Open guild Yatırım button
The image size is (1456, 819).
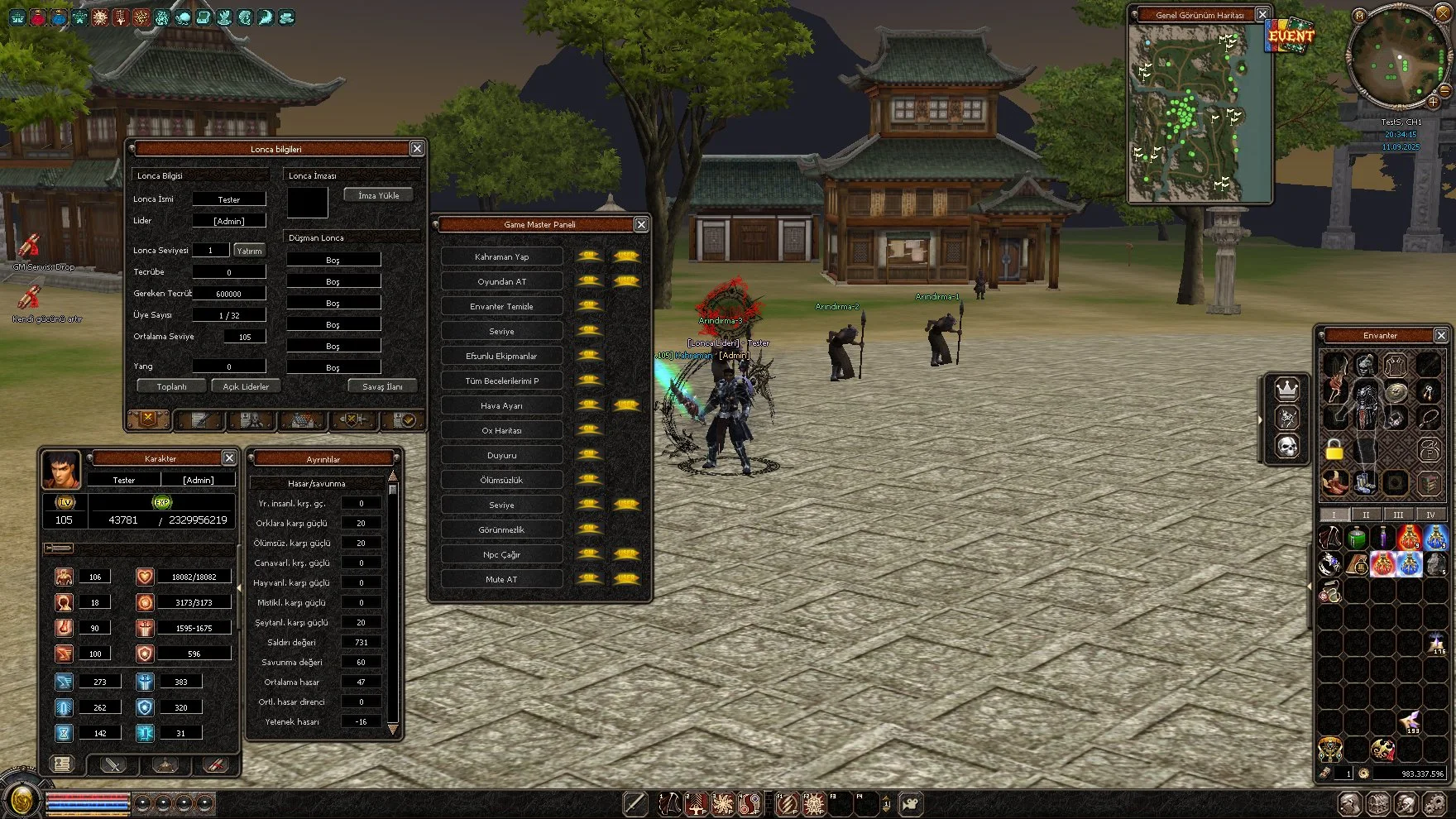point(249,251)
